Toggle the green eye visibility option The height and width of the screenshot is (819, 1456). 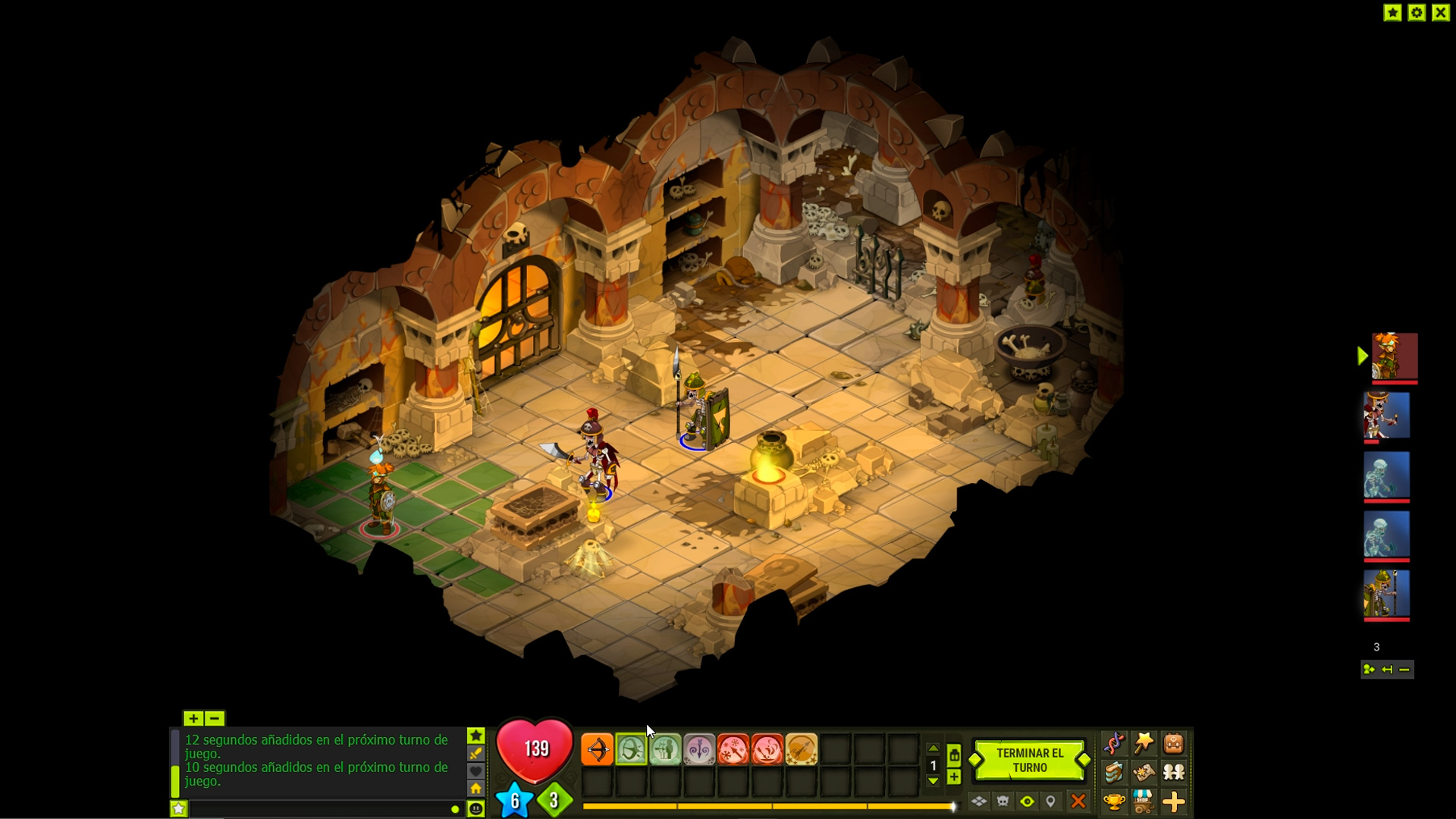(x=1027, y=801)
